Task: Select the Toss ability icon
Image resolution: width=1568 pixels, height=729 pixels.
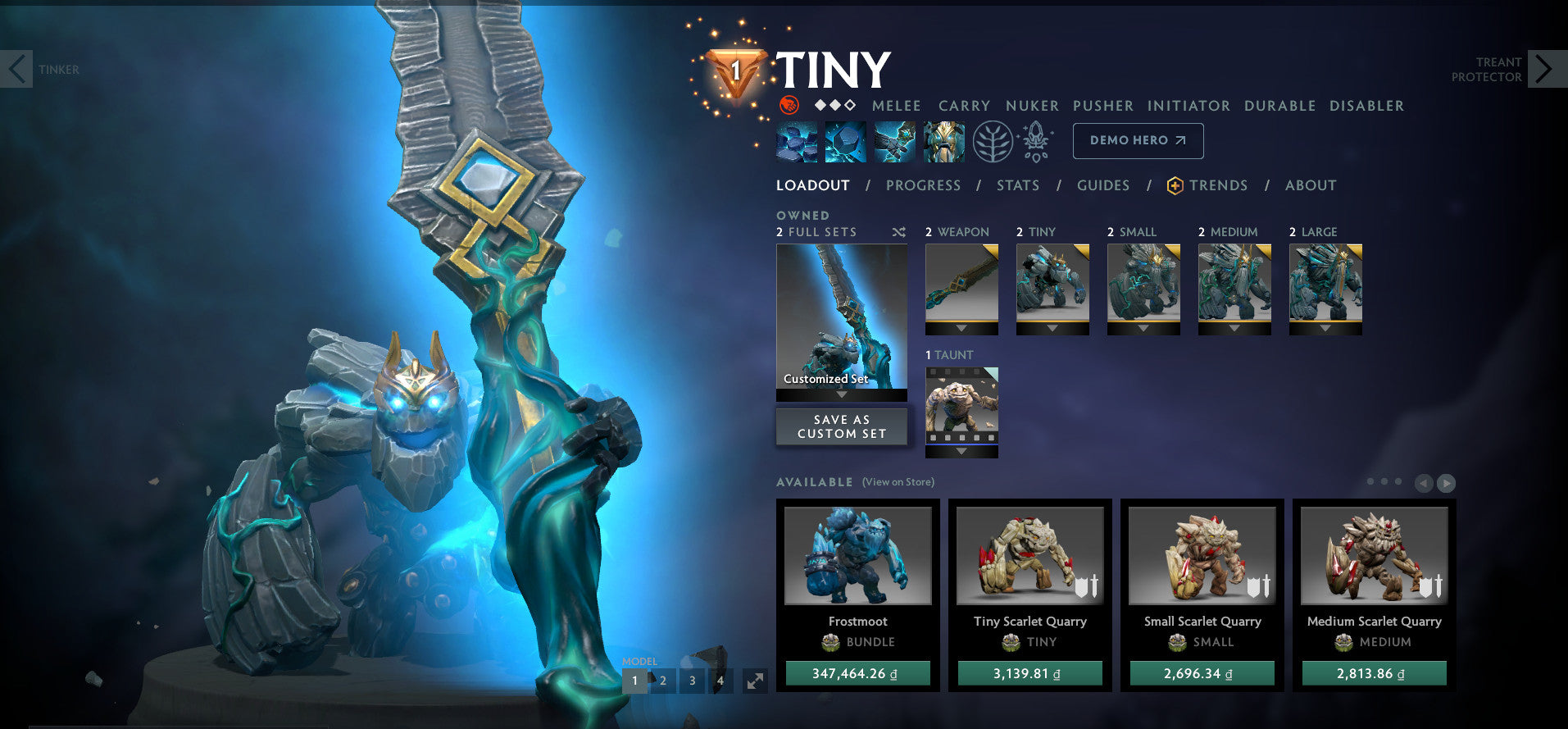Action: pos(844,140)
